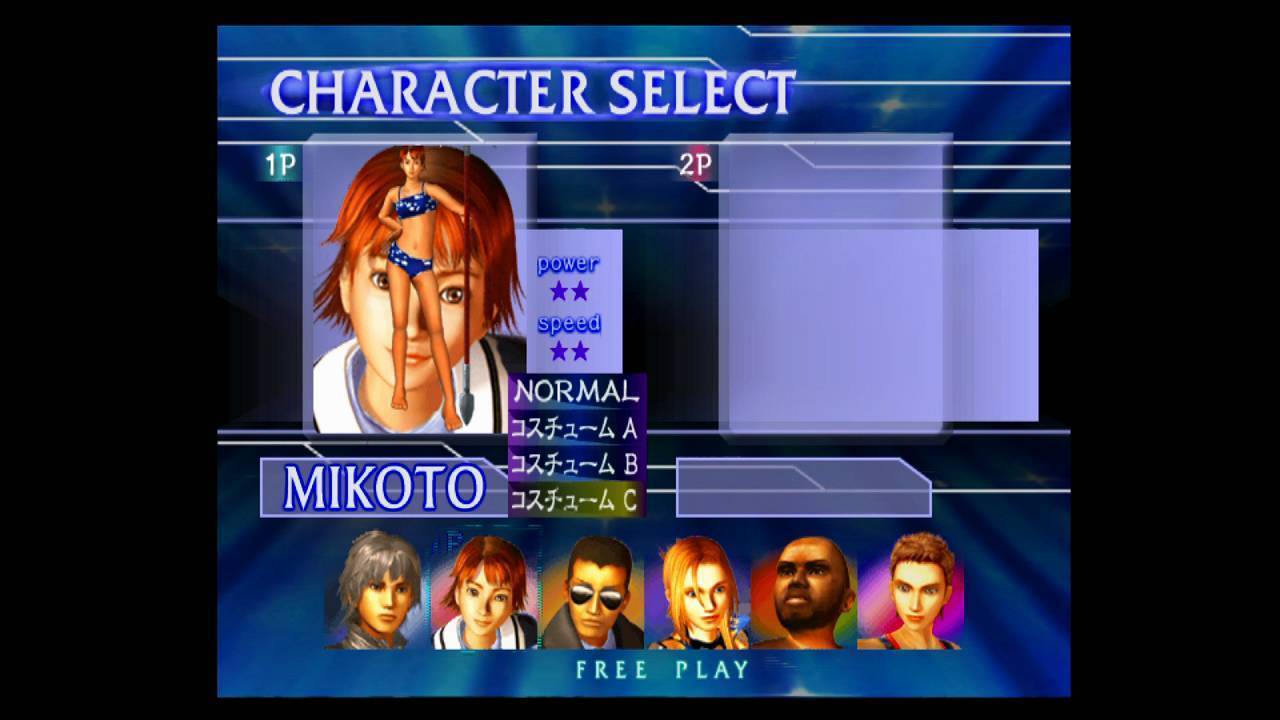Viewport: 1280px width, 720px height.
Task: Click the empty 2P name plate
Action: coord(803,487)
